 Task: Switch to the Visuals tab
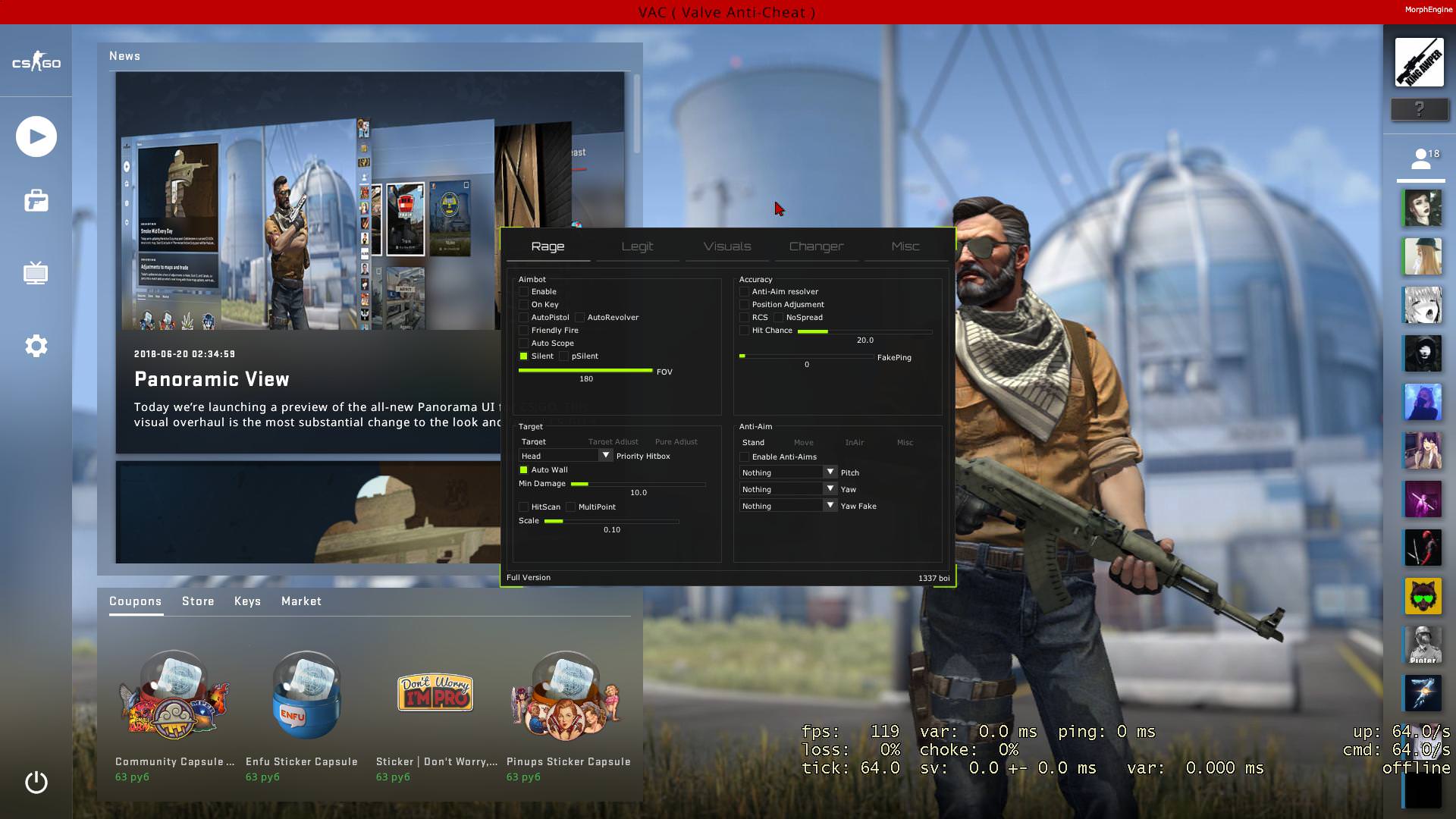point(726,246)
